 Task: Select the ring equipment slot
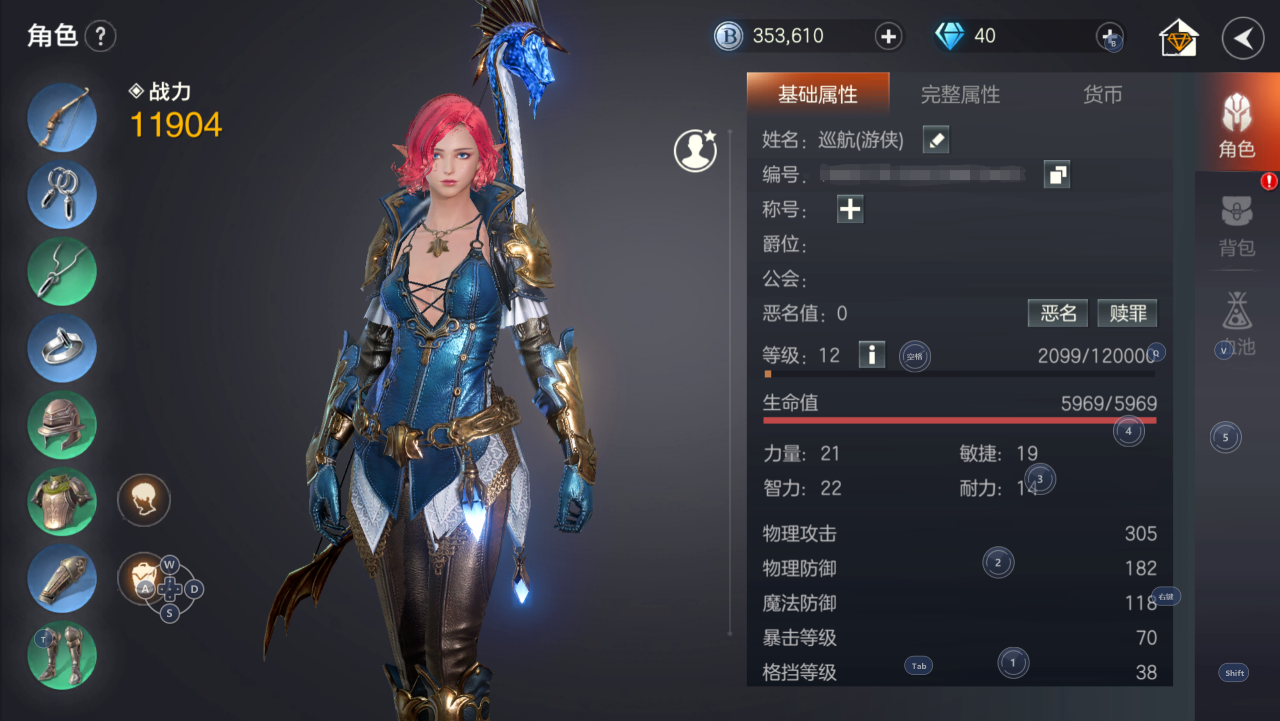coord(62,348)
